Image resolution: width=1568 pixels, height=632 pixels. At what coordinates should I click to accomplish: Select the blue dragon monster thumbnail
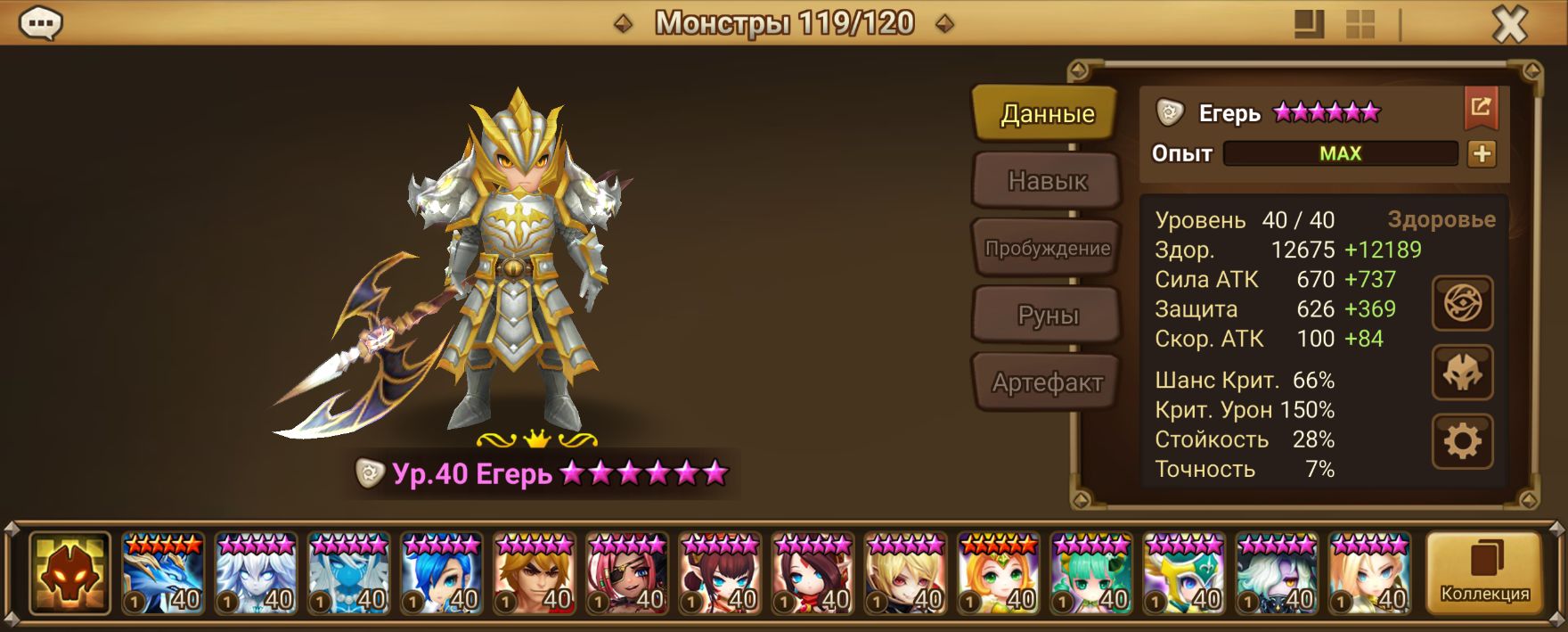163,574
